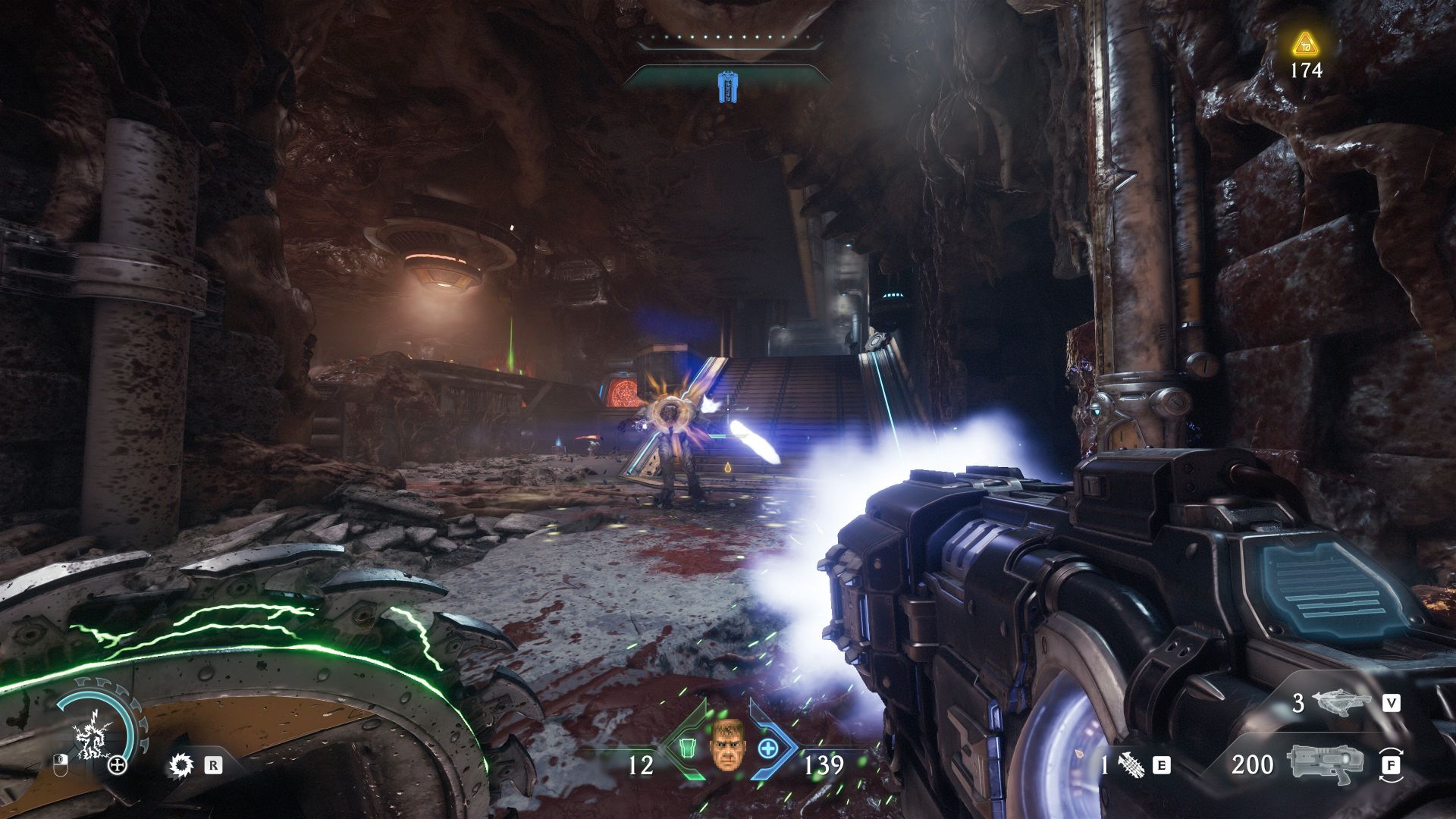Switch to the crossbow-style weapon icon
This screenshot has height=819, width=1456.
(1343, 702)
